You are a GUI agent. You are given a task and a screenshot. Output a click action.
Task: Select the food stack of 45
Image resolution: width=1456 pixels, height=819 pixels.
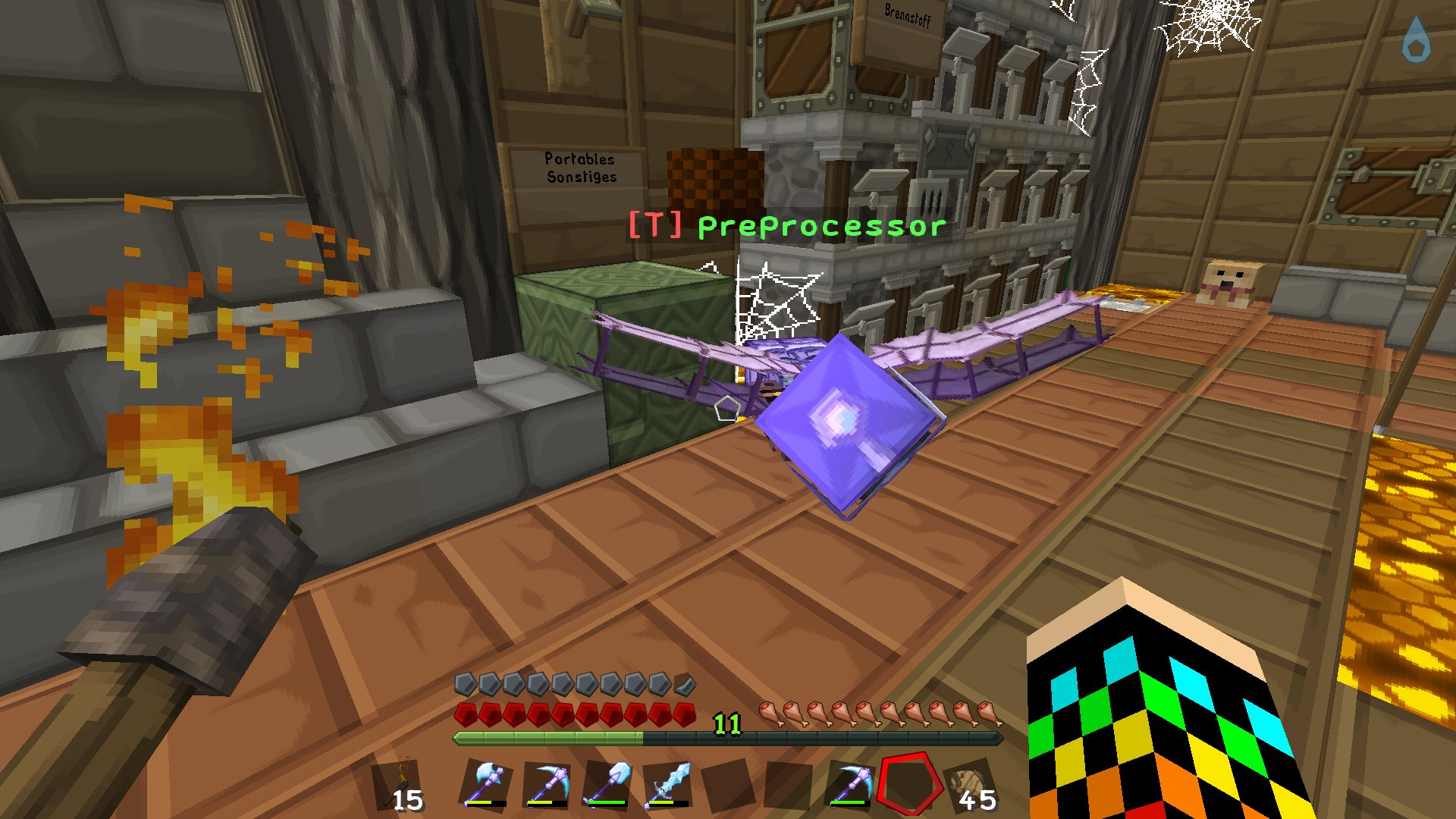pos(971,785)
